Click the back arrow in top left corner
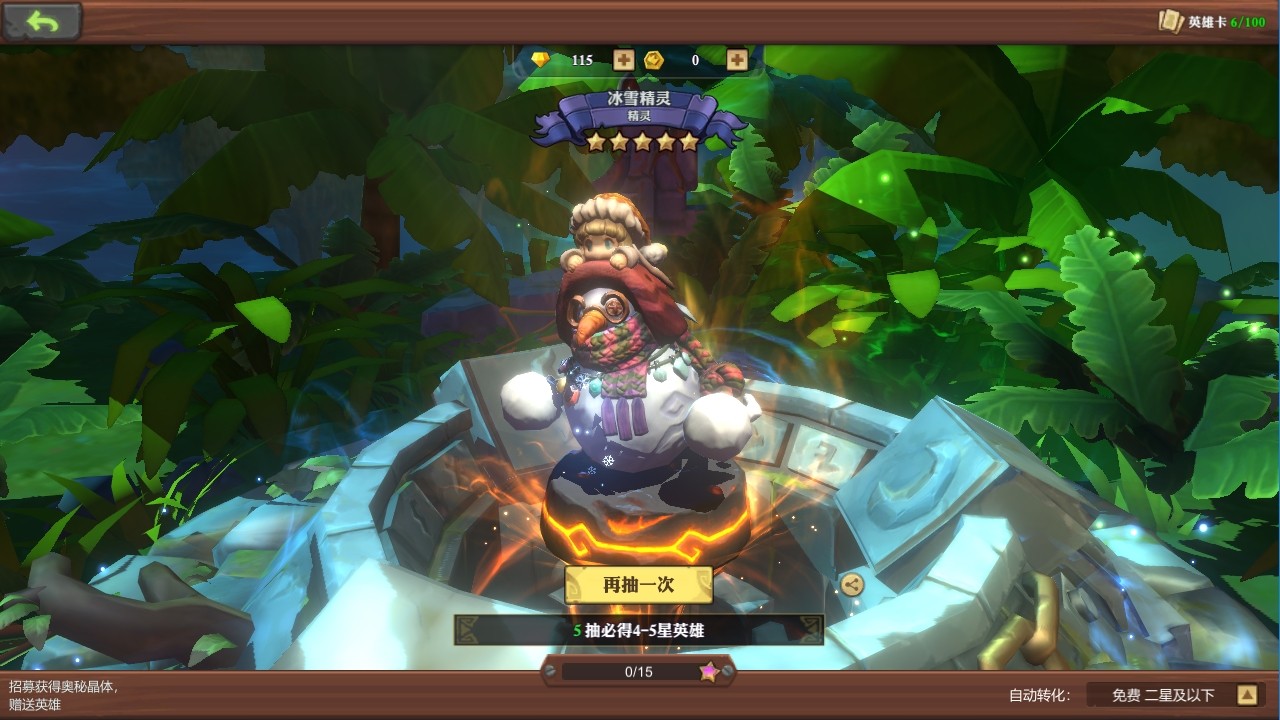 pyautogui.click(x=40, y=21)
